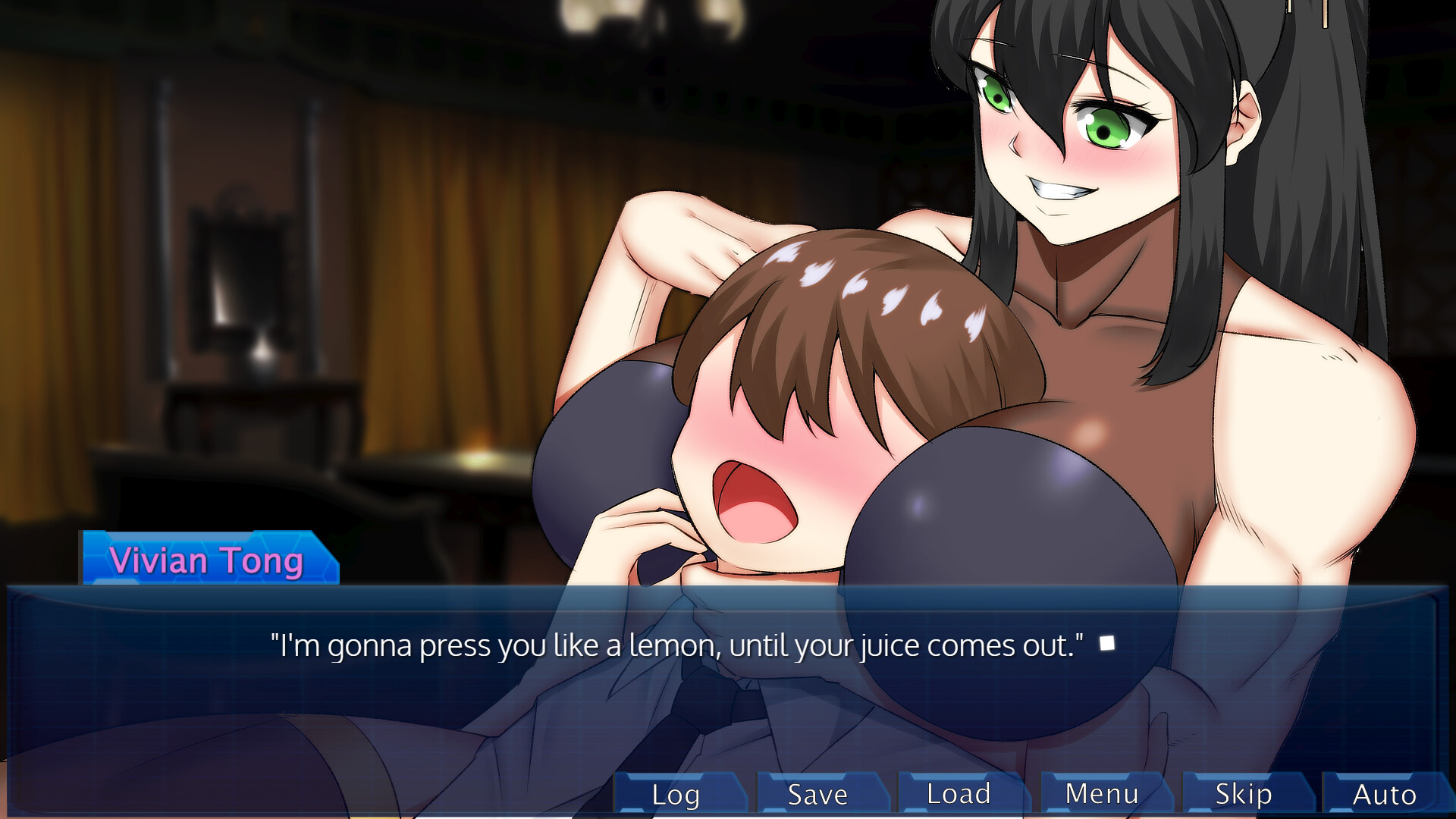The height and width of the screenshot is (819, 1456).
Task: Activate Skip mode to fast-forward text
Action: point(1242,794)
